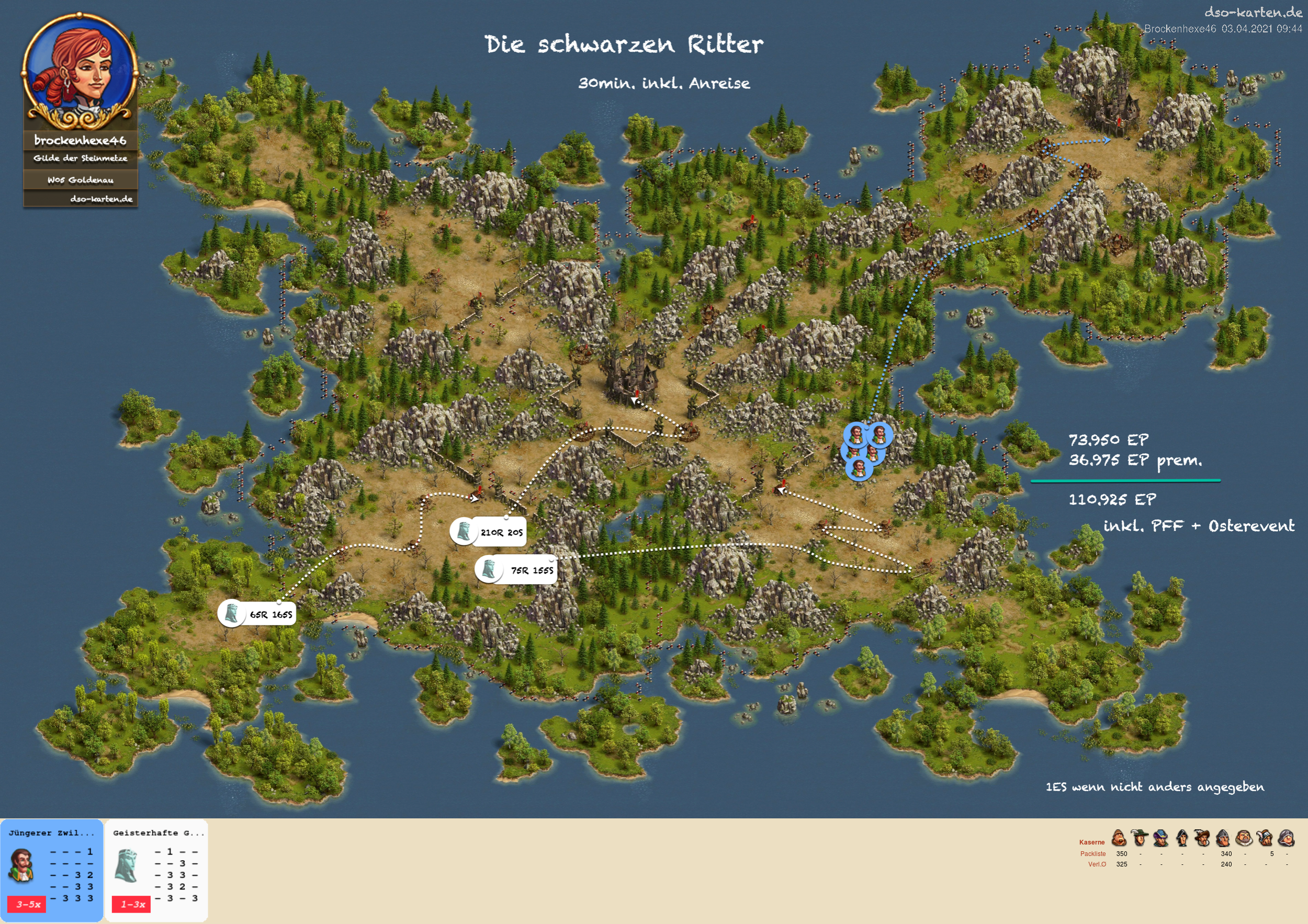1308x924 pixels.
Task: Open the red-haired player avatar portrait
Action: [79, 71]
